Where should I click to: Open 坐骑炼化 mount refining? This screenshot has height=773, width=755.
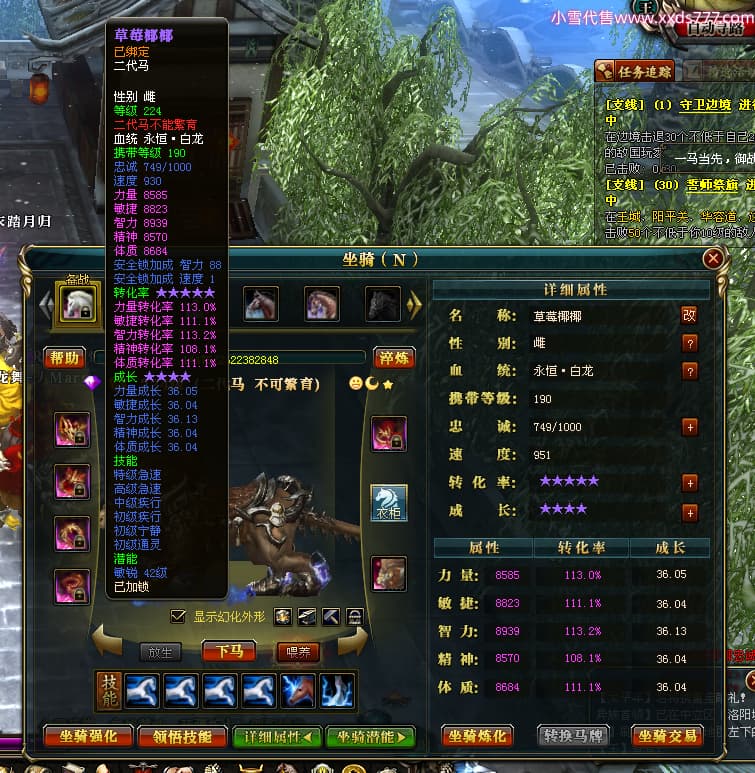click(478, 737)
